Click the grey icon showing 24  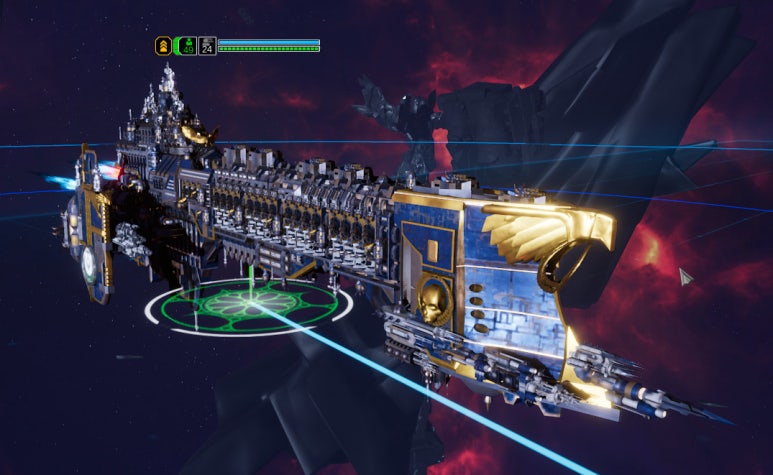coord(207,45)
